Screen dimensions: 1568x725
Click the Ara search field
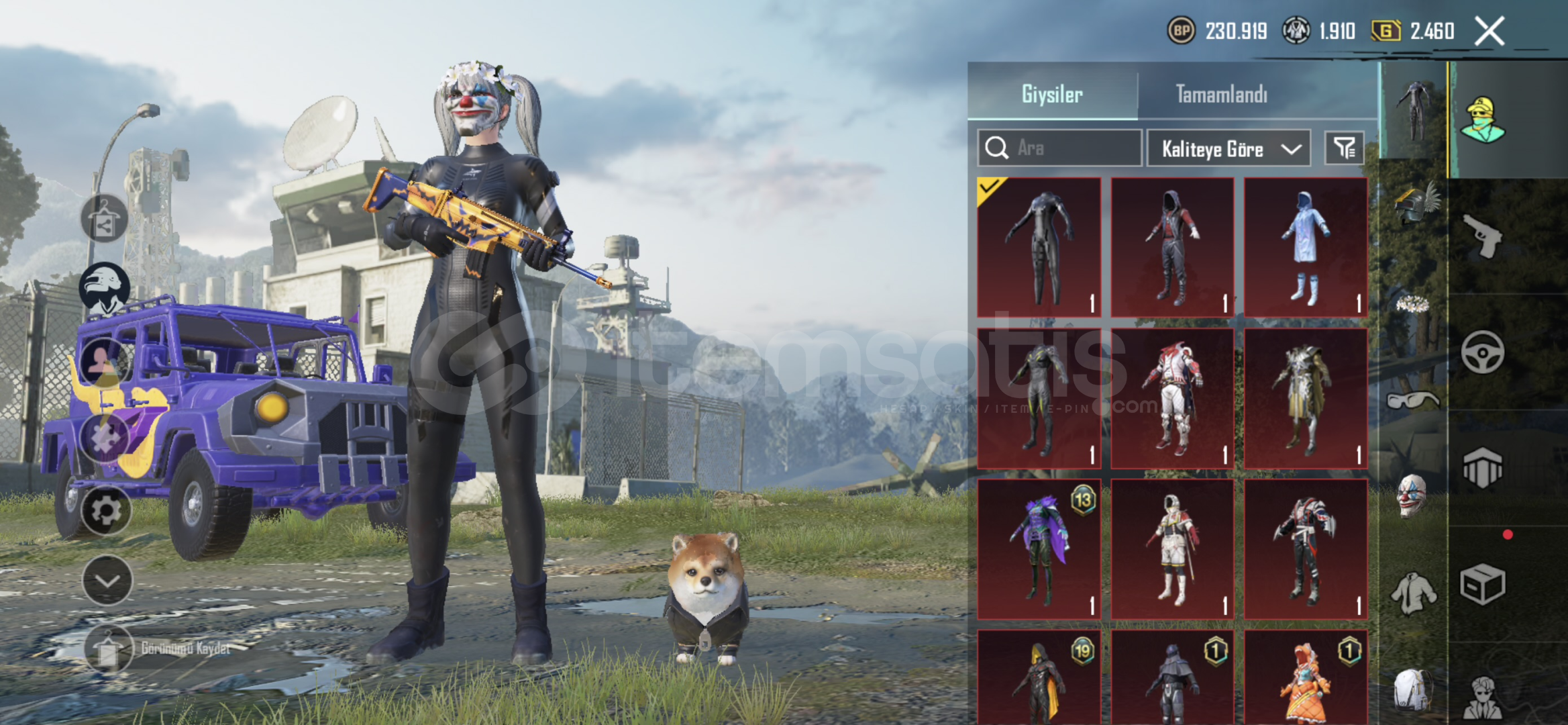tap(1060, 148)
